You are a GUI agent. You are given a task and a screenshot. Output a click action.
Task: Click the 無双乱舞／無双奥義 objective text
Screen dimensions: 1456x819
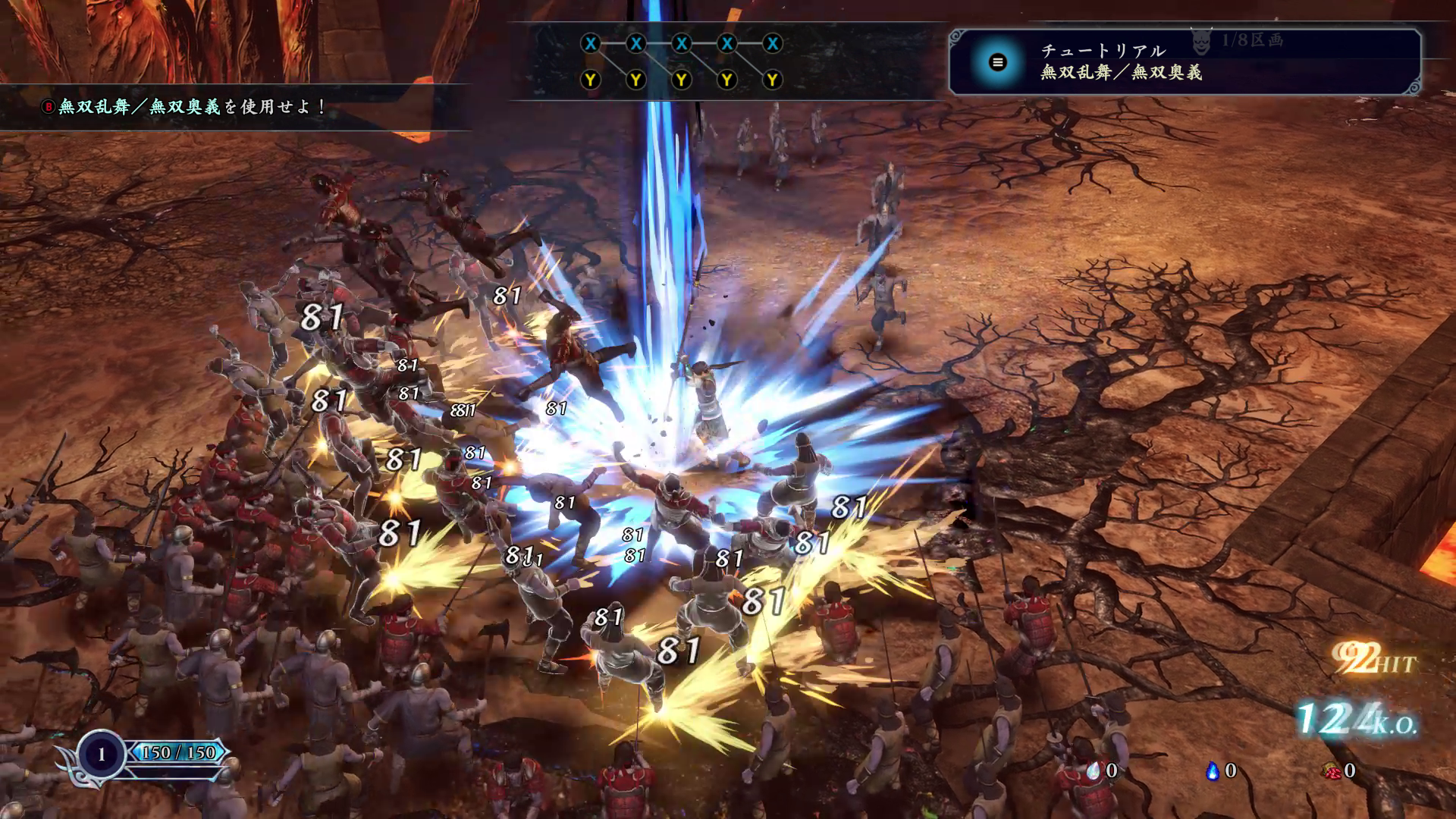(186, 107)
